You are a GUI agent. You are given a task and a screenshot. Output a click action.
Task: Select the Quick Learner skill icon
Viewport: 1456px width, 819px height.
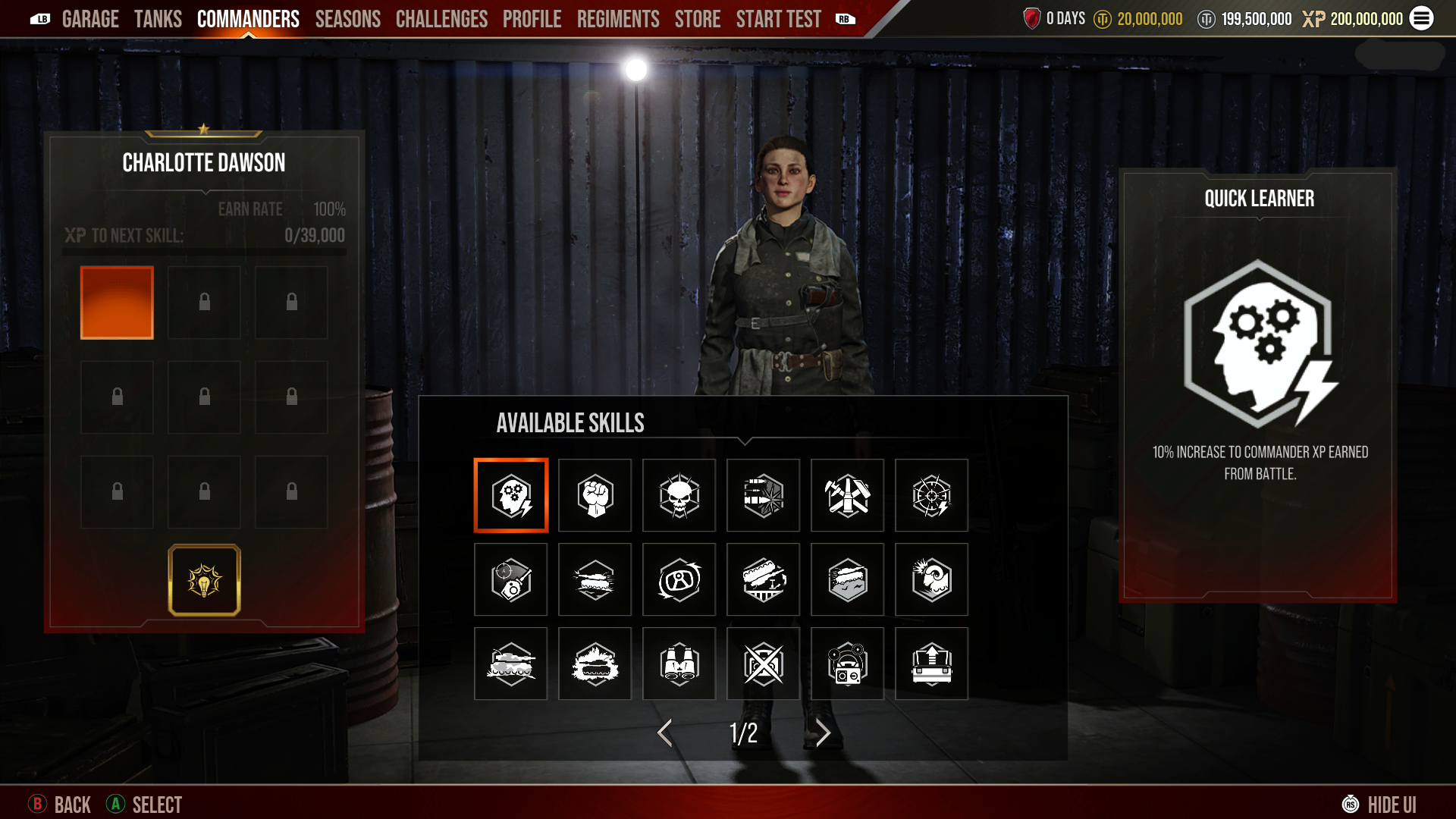click(511, 495)
